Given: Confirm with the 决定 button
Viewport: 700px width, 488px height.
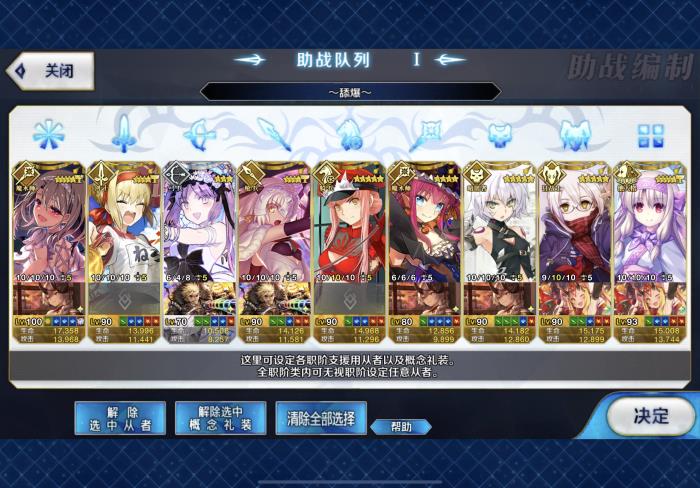Looking at the screenshot, I should [650, 415].
